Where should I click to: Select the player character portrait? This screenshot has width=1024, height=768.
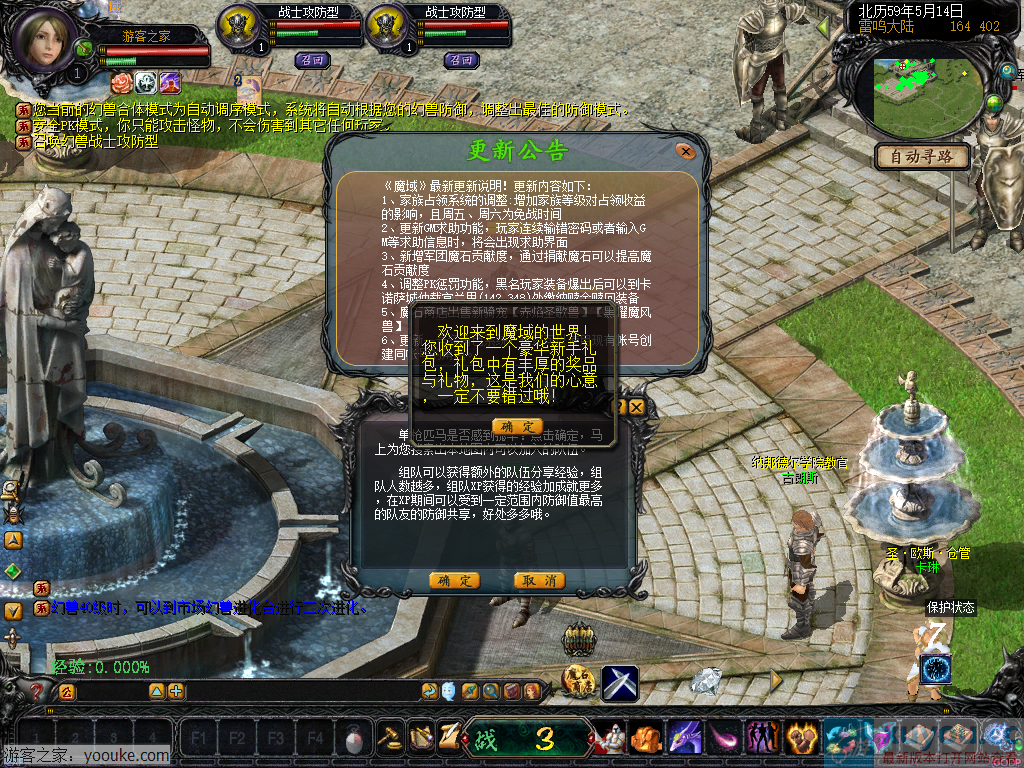[x=48, y=40]
